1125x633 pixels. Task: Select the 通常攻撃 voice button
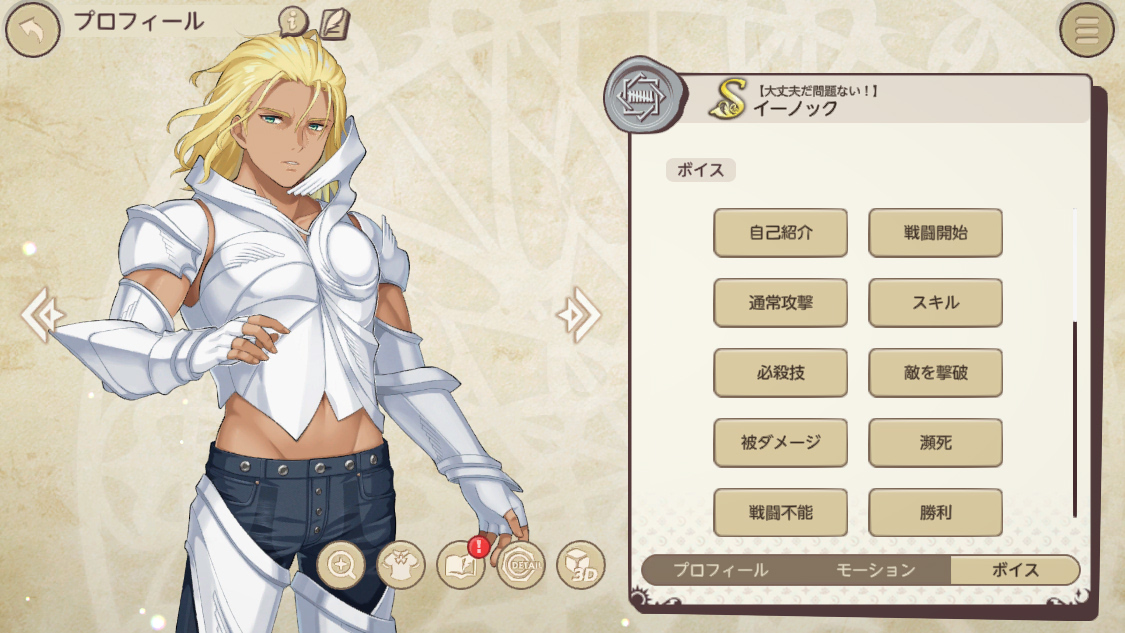click(x=780, y=303)
